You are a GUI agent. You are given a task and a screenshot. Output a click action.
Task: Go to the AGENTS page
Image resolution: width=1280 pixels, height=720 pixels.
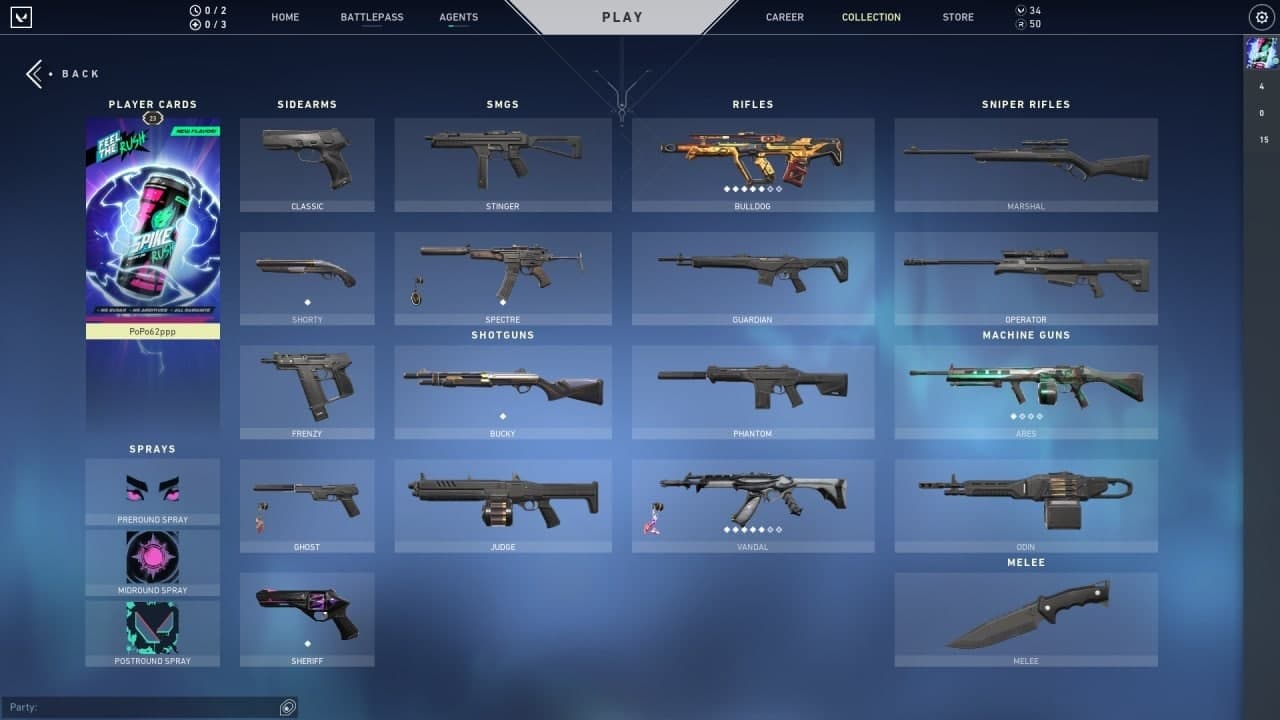click(458, 17)
